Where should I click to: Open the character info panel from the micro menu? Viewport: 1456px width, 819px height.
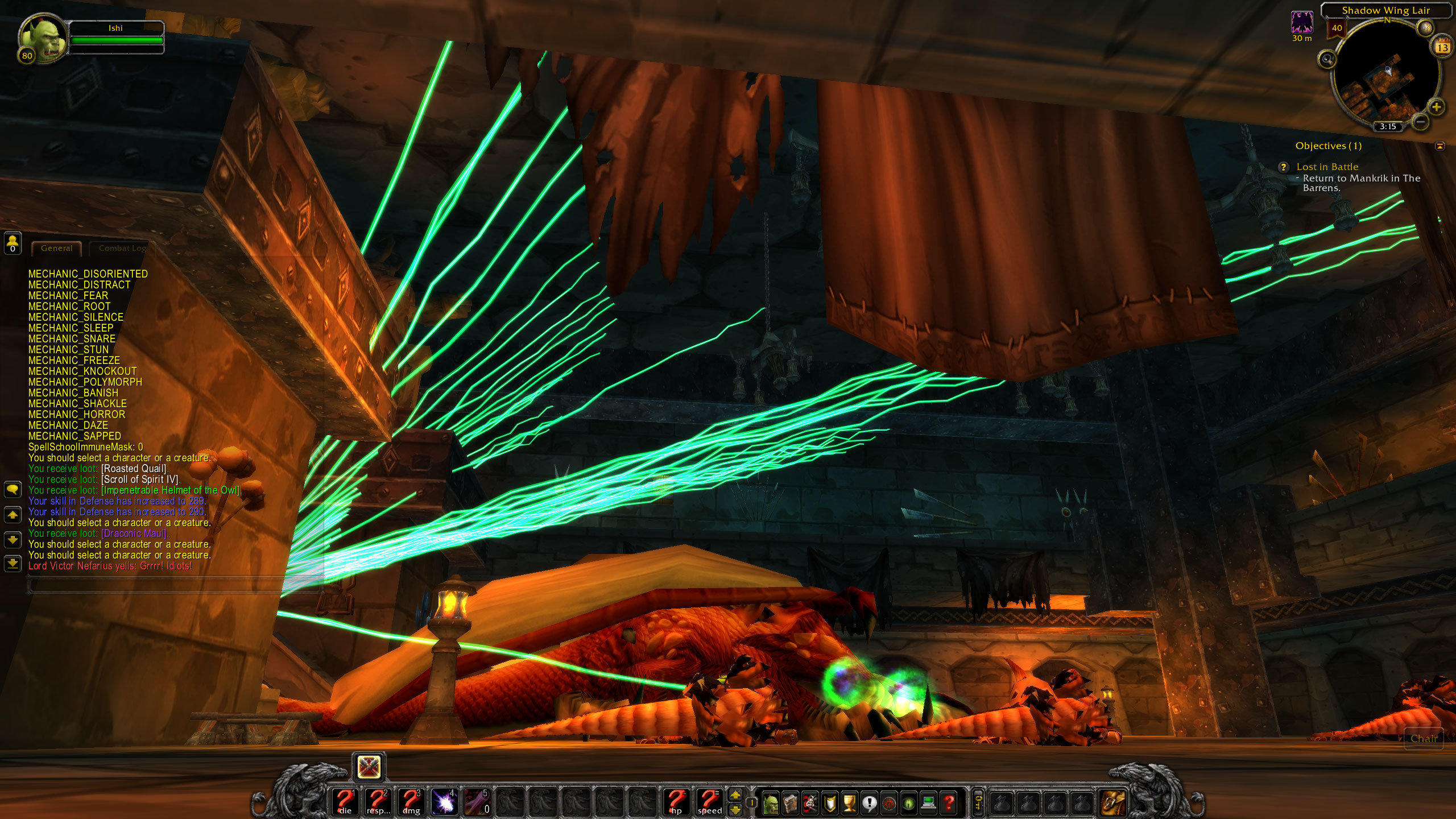771,802
